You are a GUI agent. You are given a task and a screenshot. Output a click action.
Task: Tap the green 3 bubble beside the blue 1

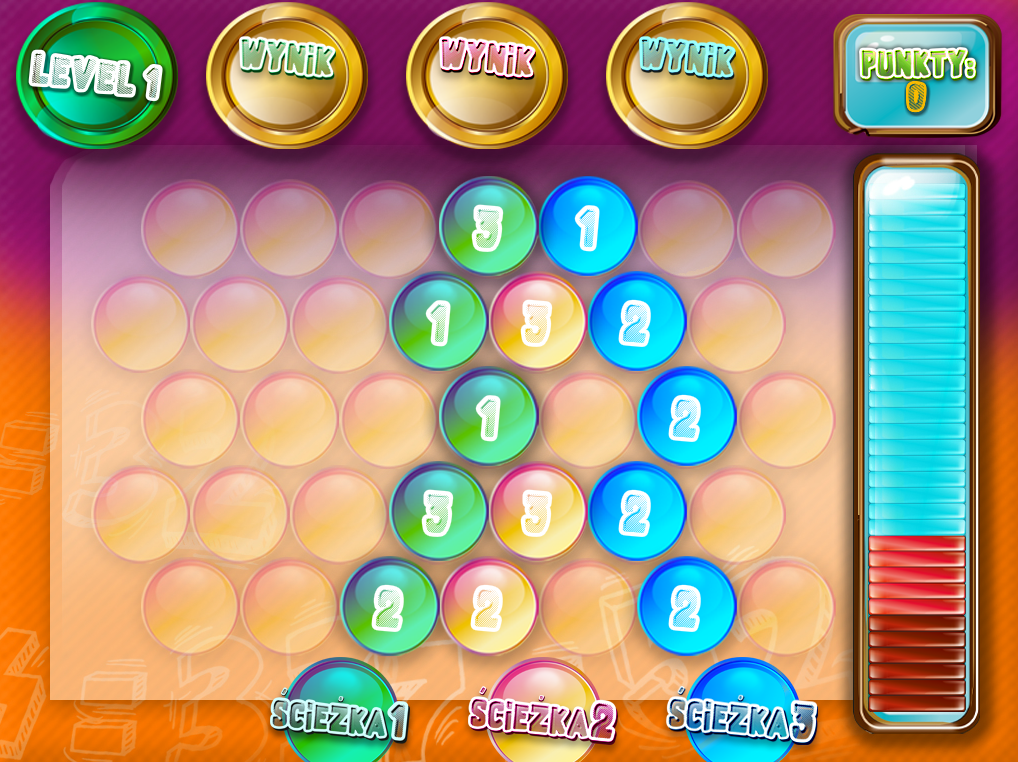(x=488, y=227)
